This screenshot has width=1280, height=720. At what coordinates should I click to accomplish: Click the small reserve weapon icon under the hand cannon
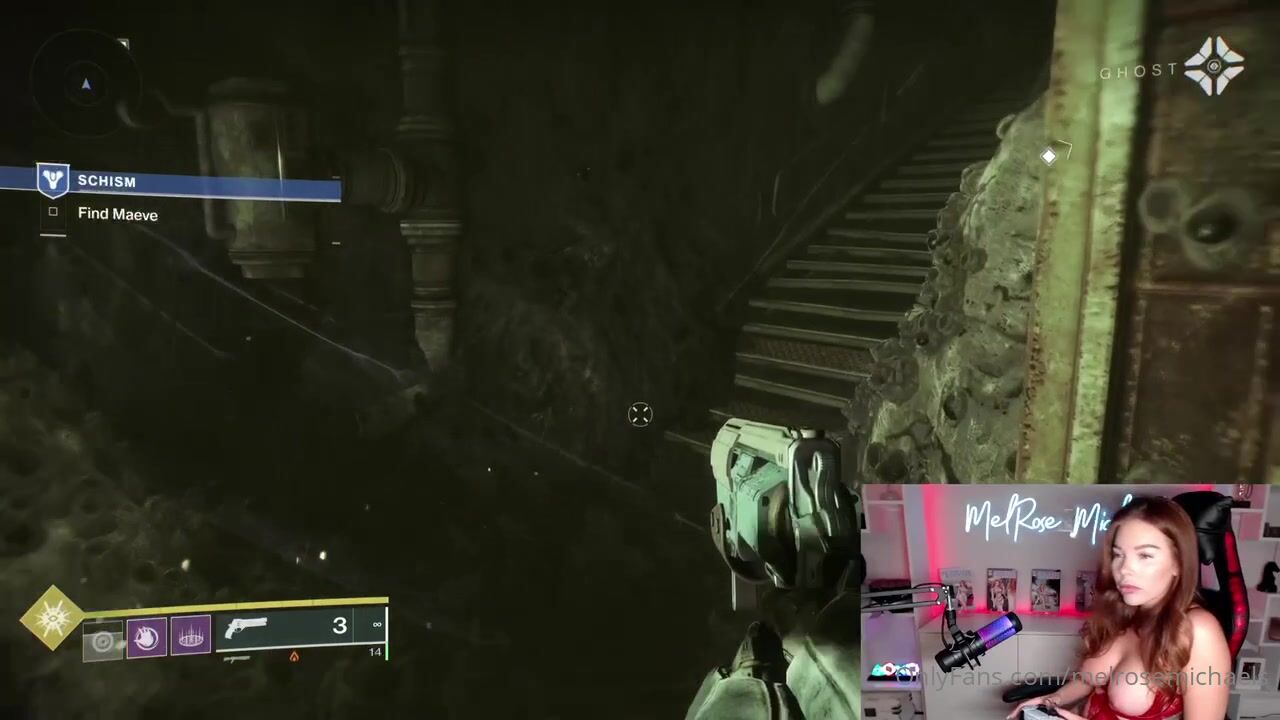pyautogui.click(x=236, y=658)
